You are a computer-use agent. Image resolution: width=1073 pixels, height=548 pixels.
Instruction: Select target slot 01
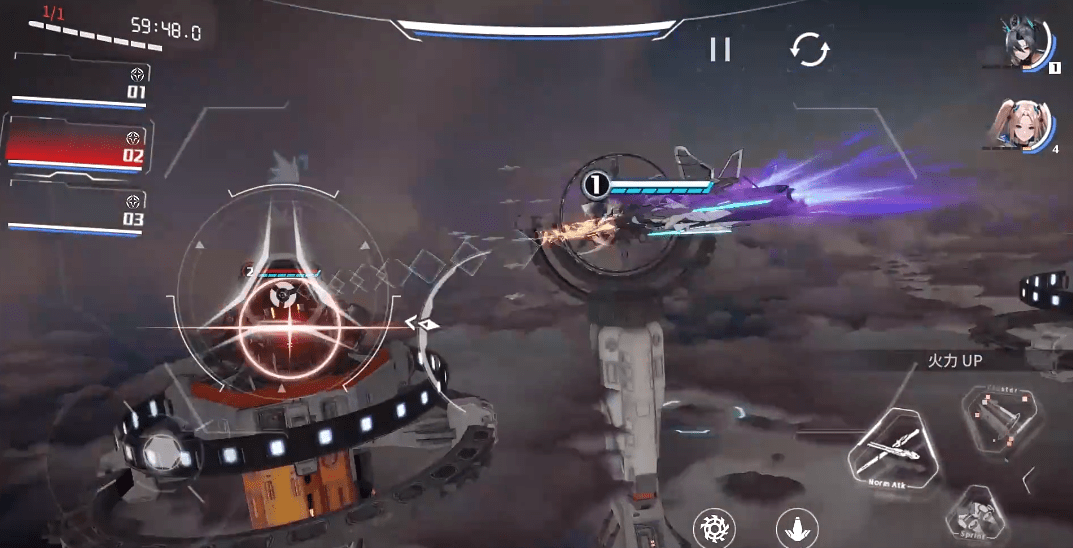[x=80, y=85]
